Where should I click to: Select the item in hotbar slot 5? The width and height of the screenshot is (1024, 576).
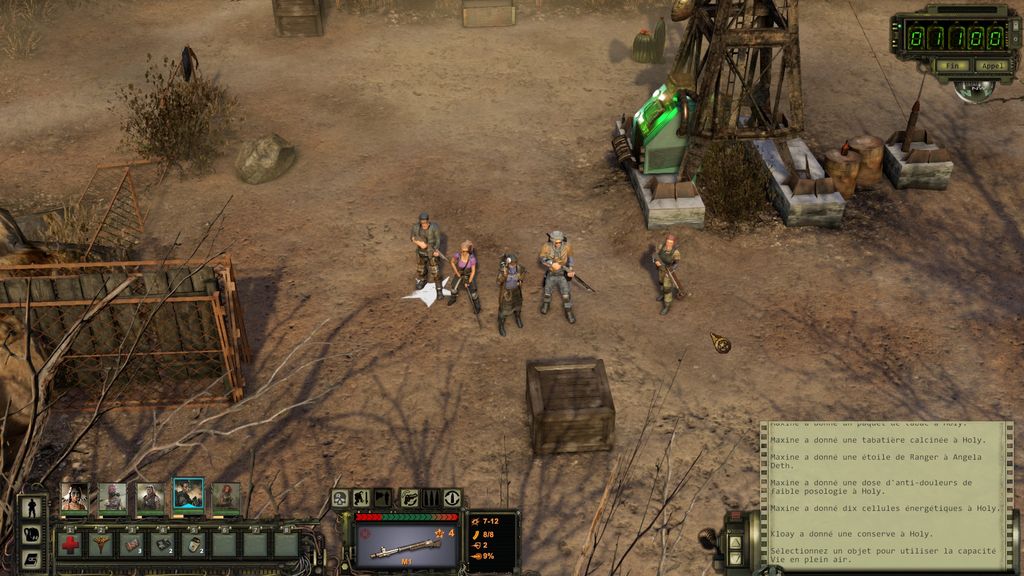coord(194,544)
